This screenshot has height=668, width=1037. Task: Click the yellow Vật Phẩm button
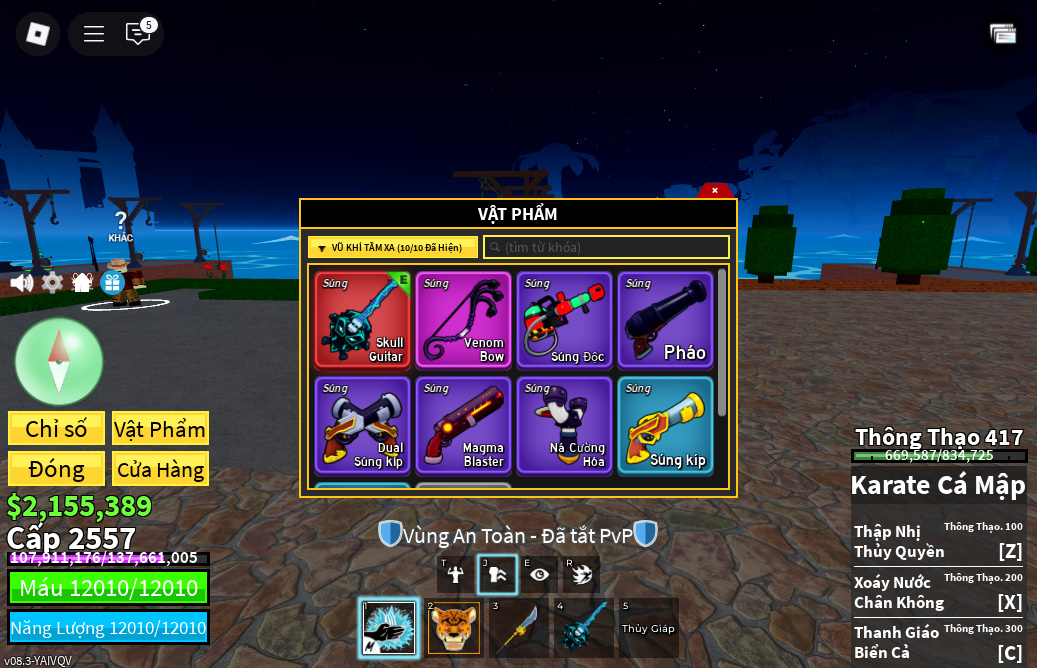pos(160,429)
